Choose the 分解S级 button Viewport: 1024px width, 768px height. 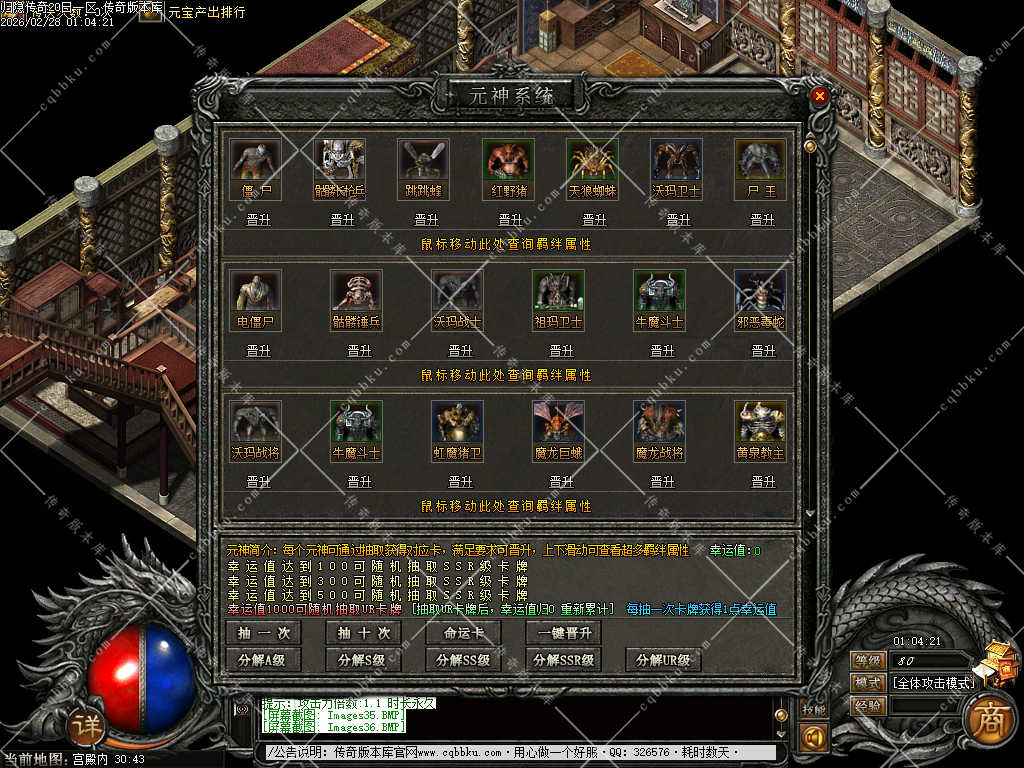click(x=364, y=660)
